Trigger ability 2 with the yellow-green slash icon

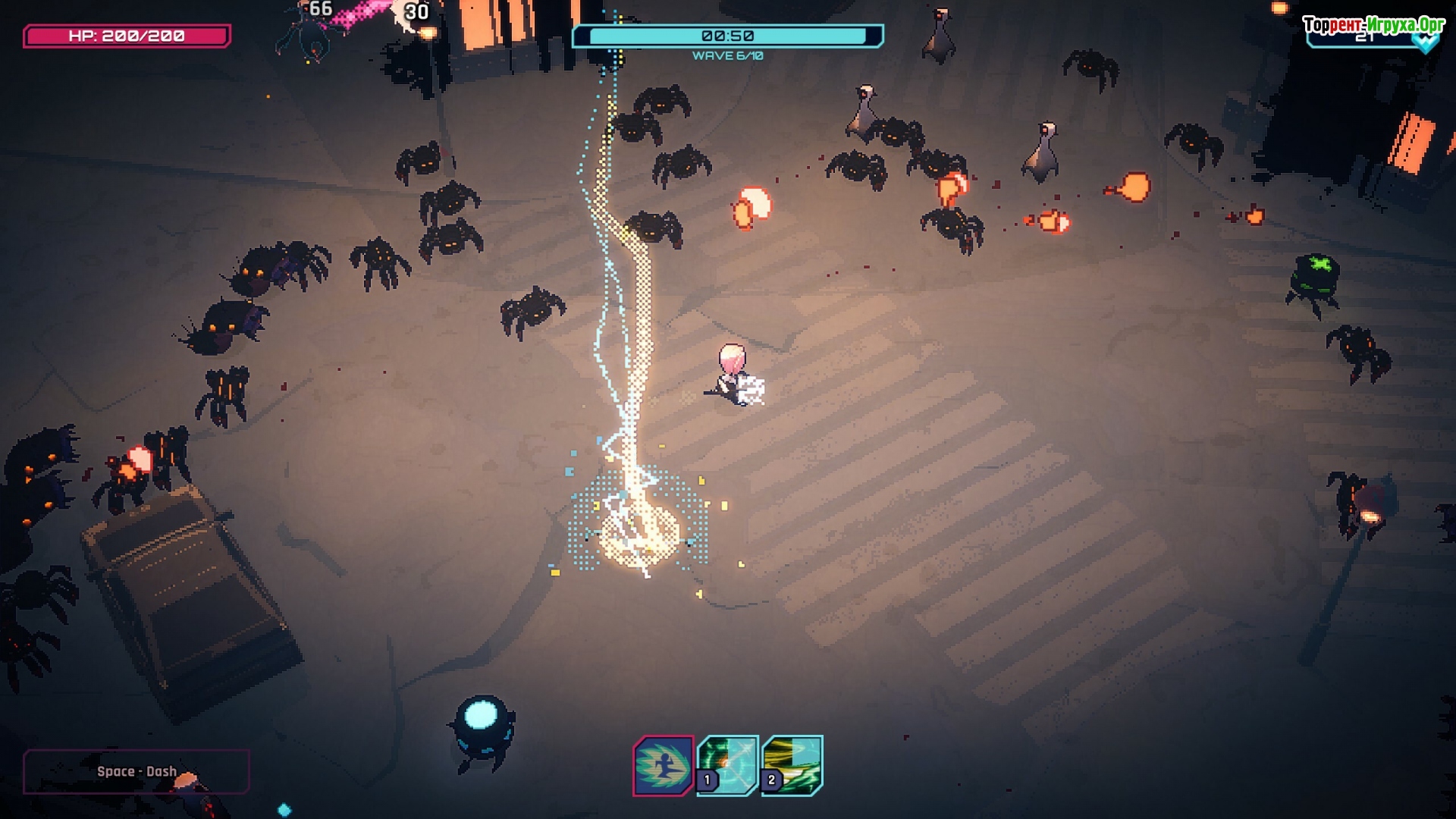tap(792, 765)
